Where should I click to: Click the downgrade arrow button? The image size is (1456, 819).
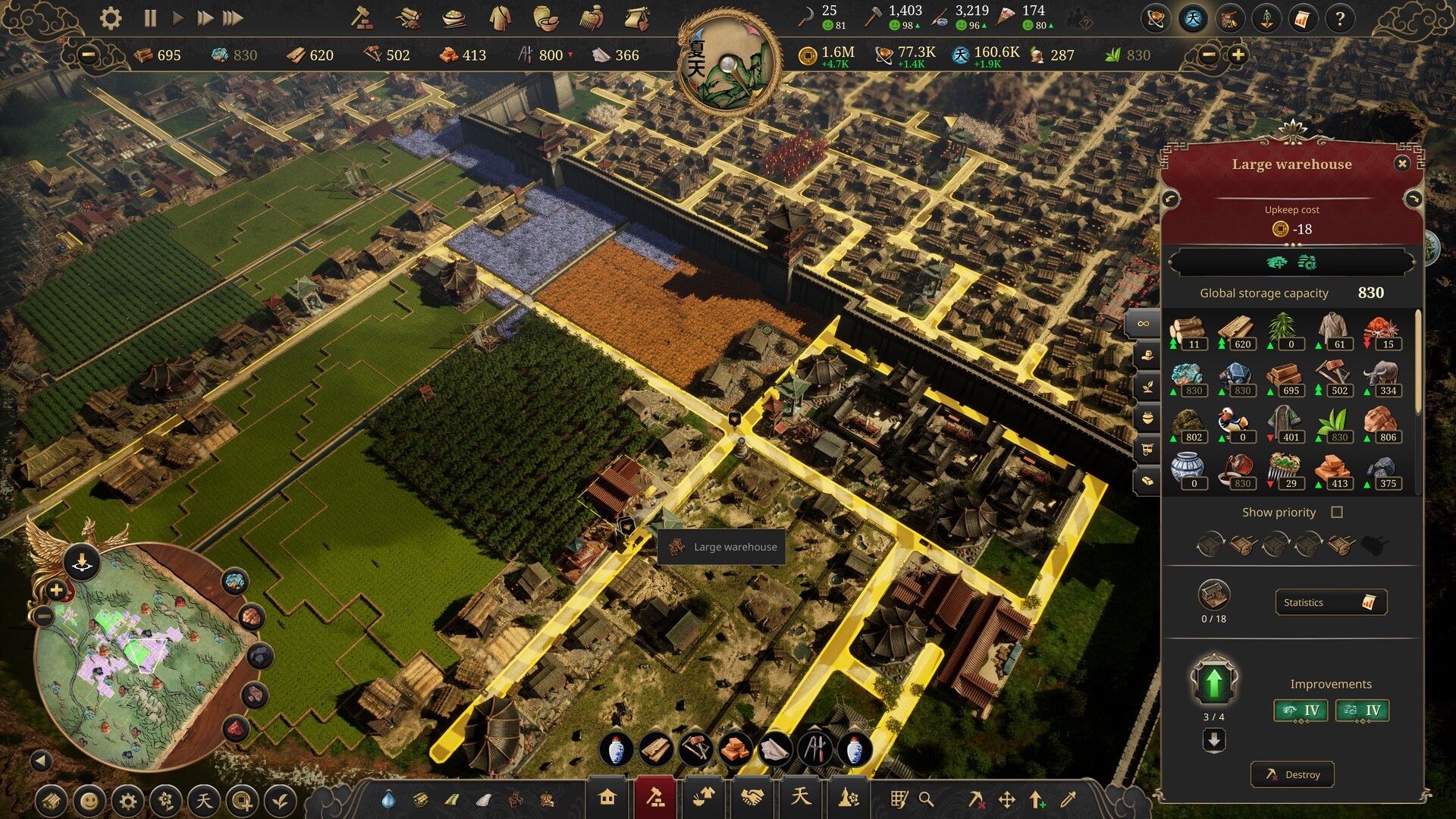click(x=1213, y=739)
